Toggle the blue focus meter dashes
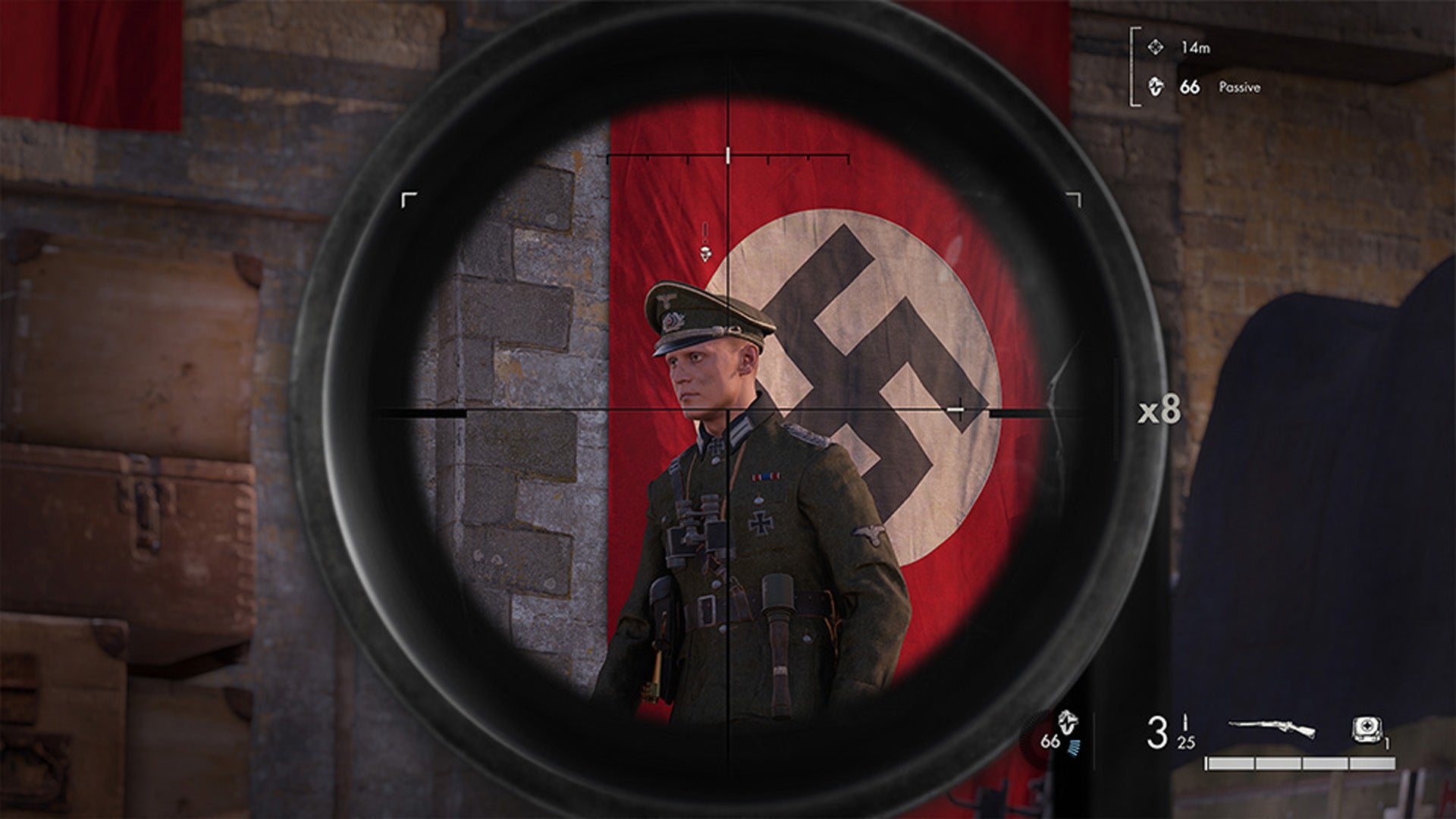 click(1073, 745)
